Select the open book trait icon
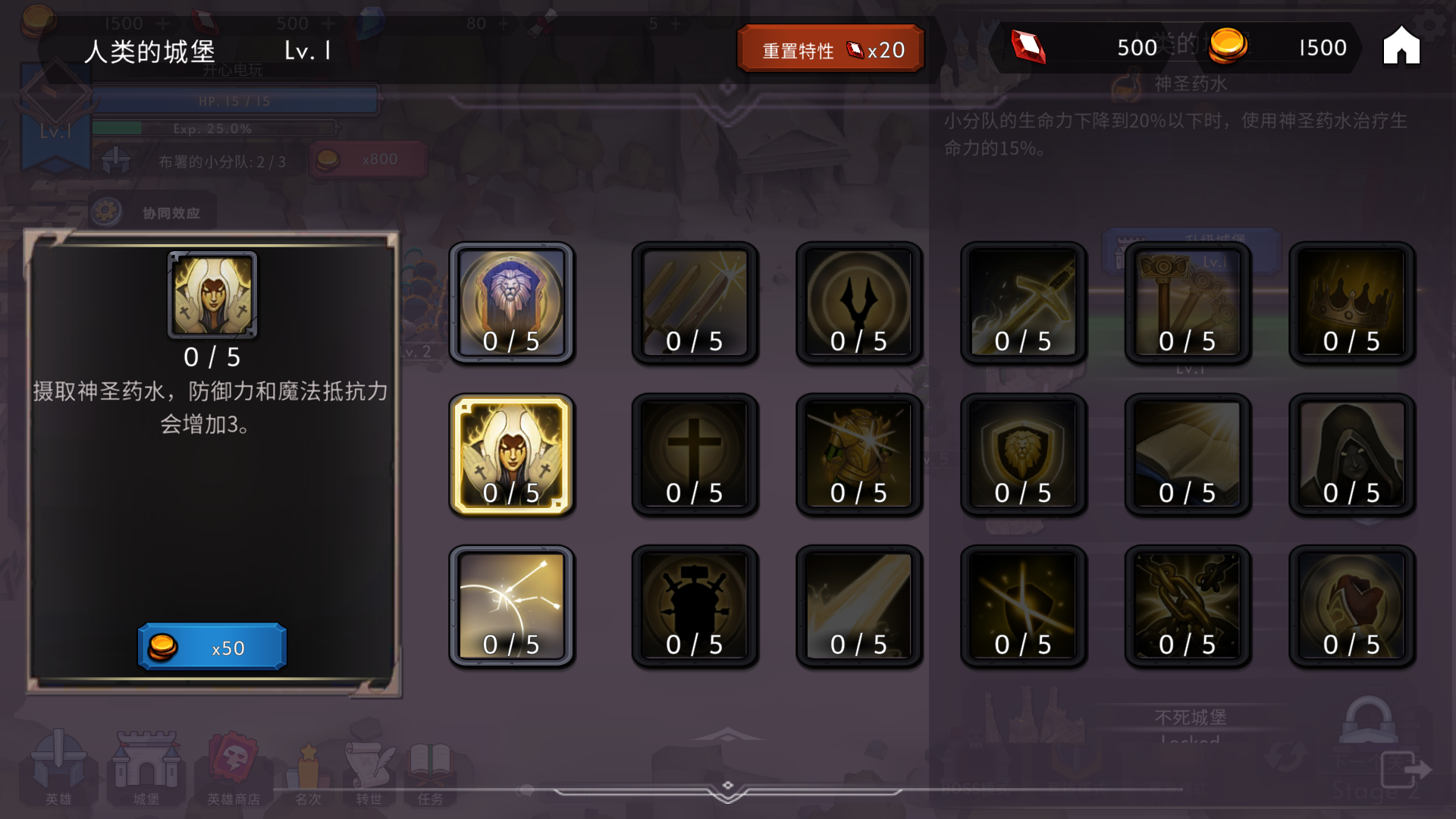Screen dimensions: 1456x819 click(x=1188, y=453)
